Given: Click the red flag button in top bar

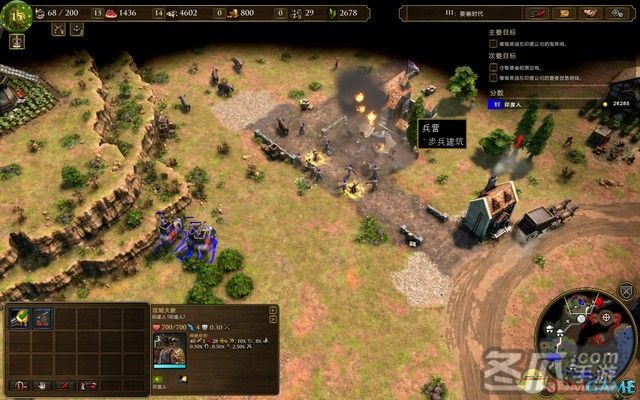Looking at the screenshot, I should click(x=540, y=14).
